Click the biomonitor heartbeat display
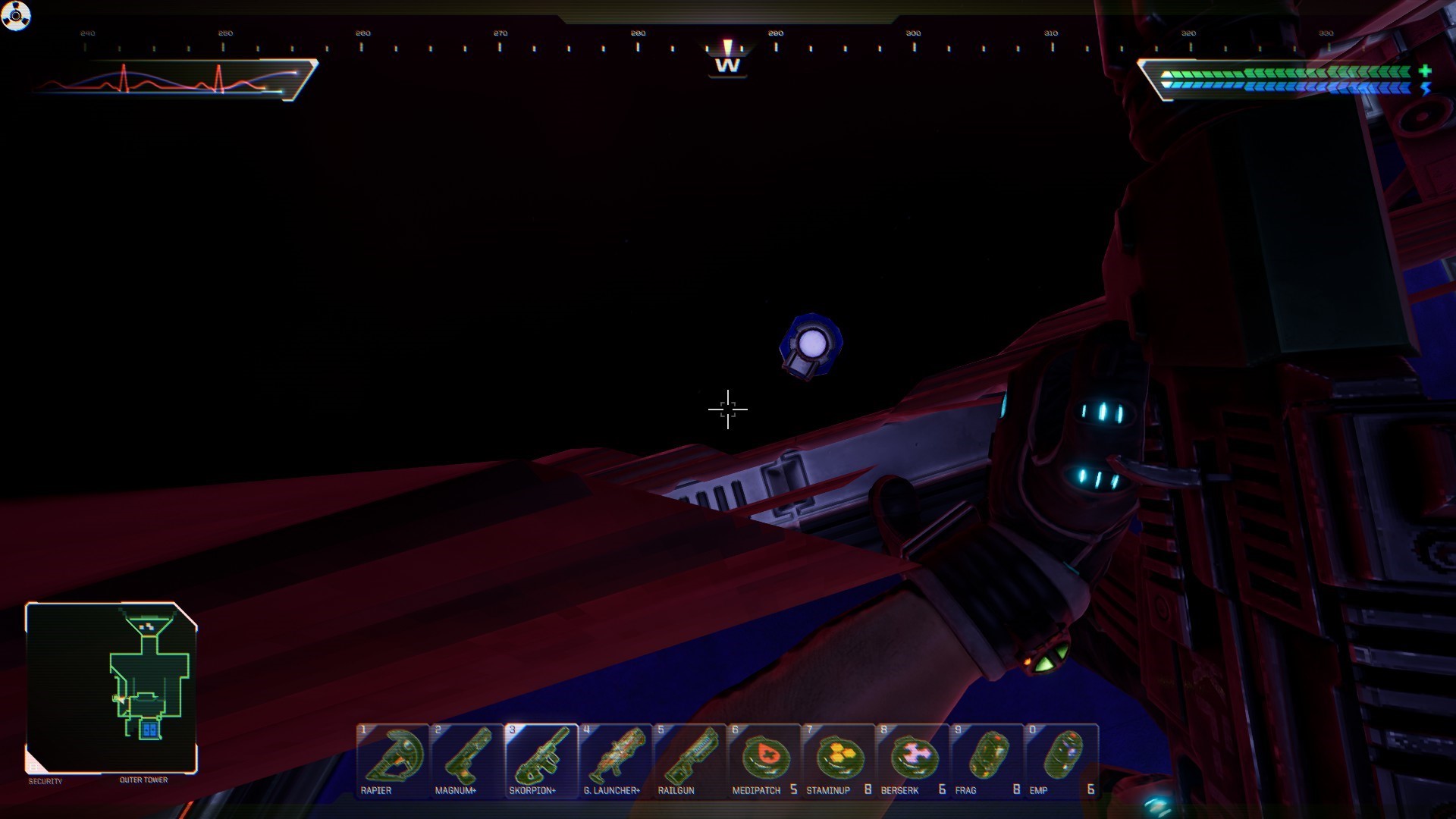Screen dimensions: 1456x819 pos(173,80)
